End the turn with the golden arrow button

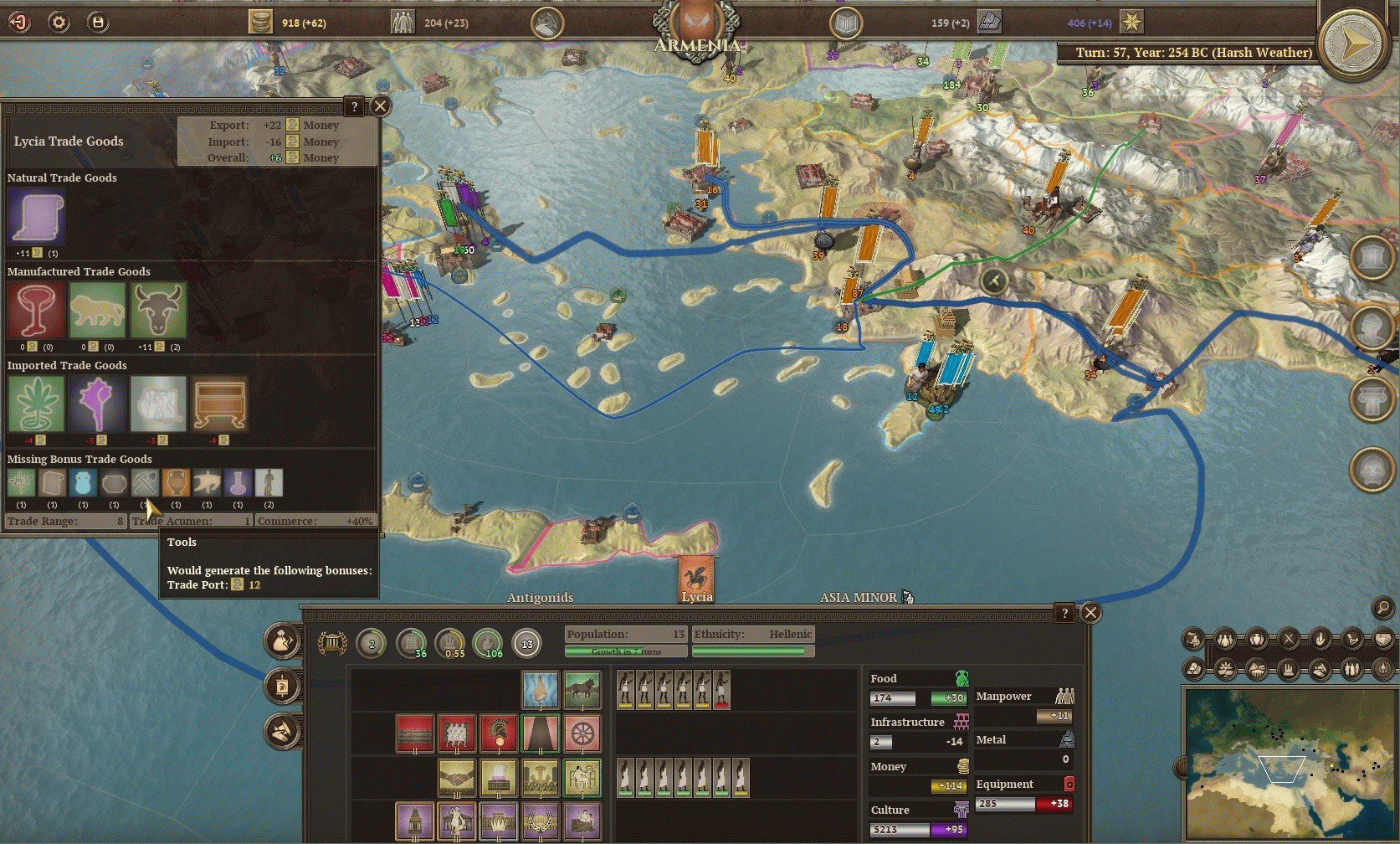tap(1352, 42)
